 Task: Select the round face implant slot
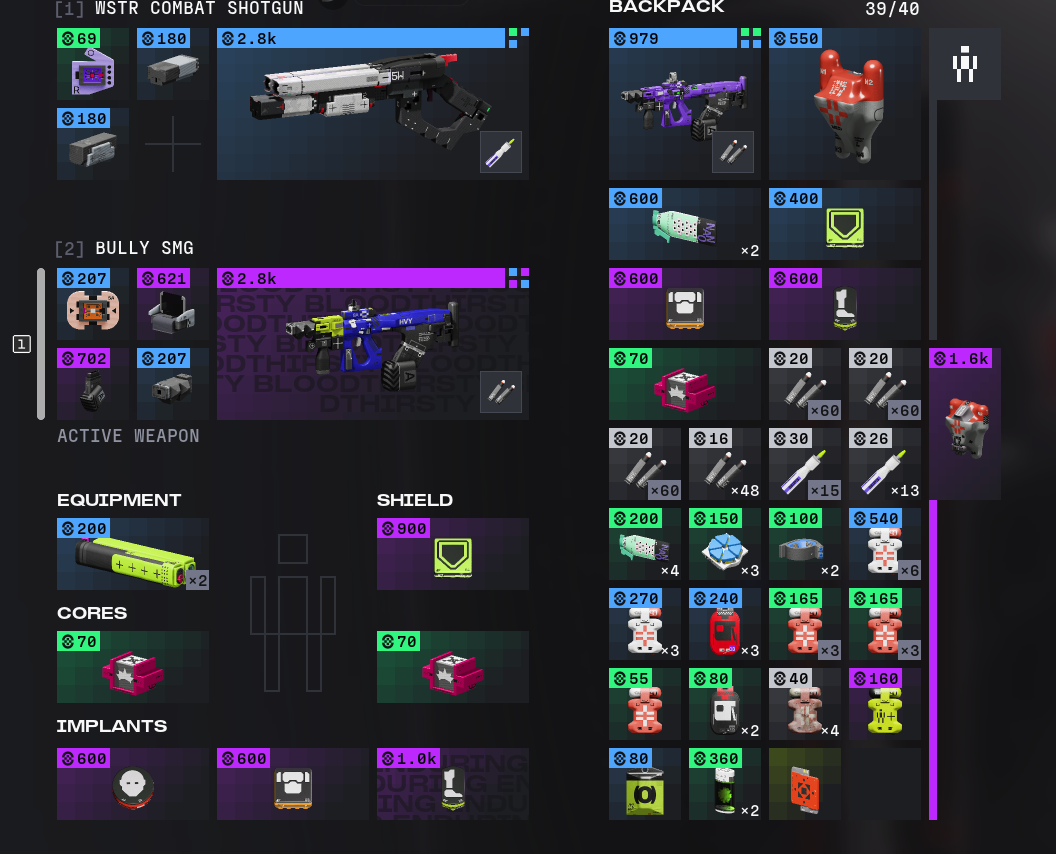(x=132, y=784)
